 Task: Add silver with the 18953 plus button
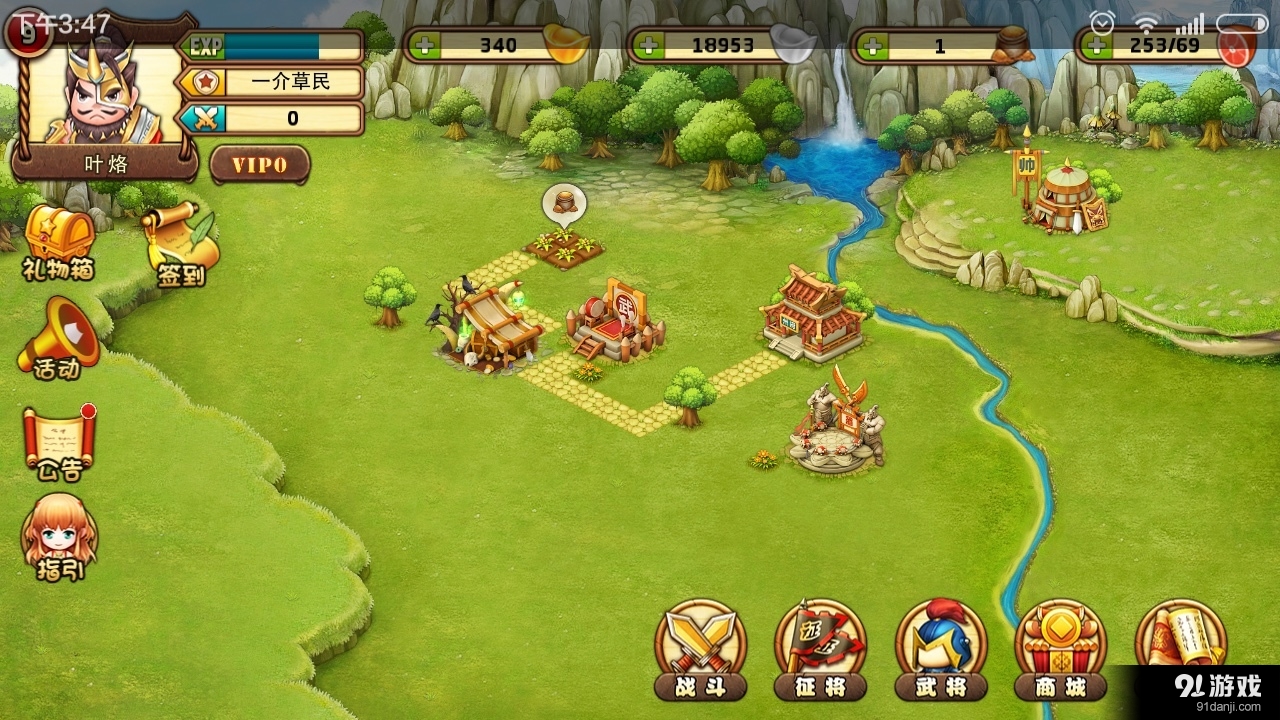(x=647, y=46)
